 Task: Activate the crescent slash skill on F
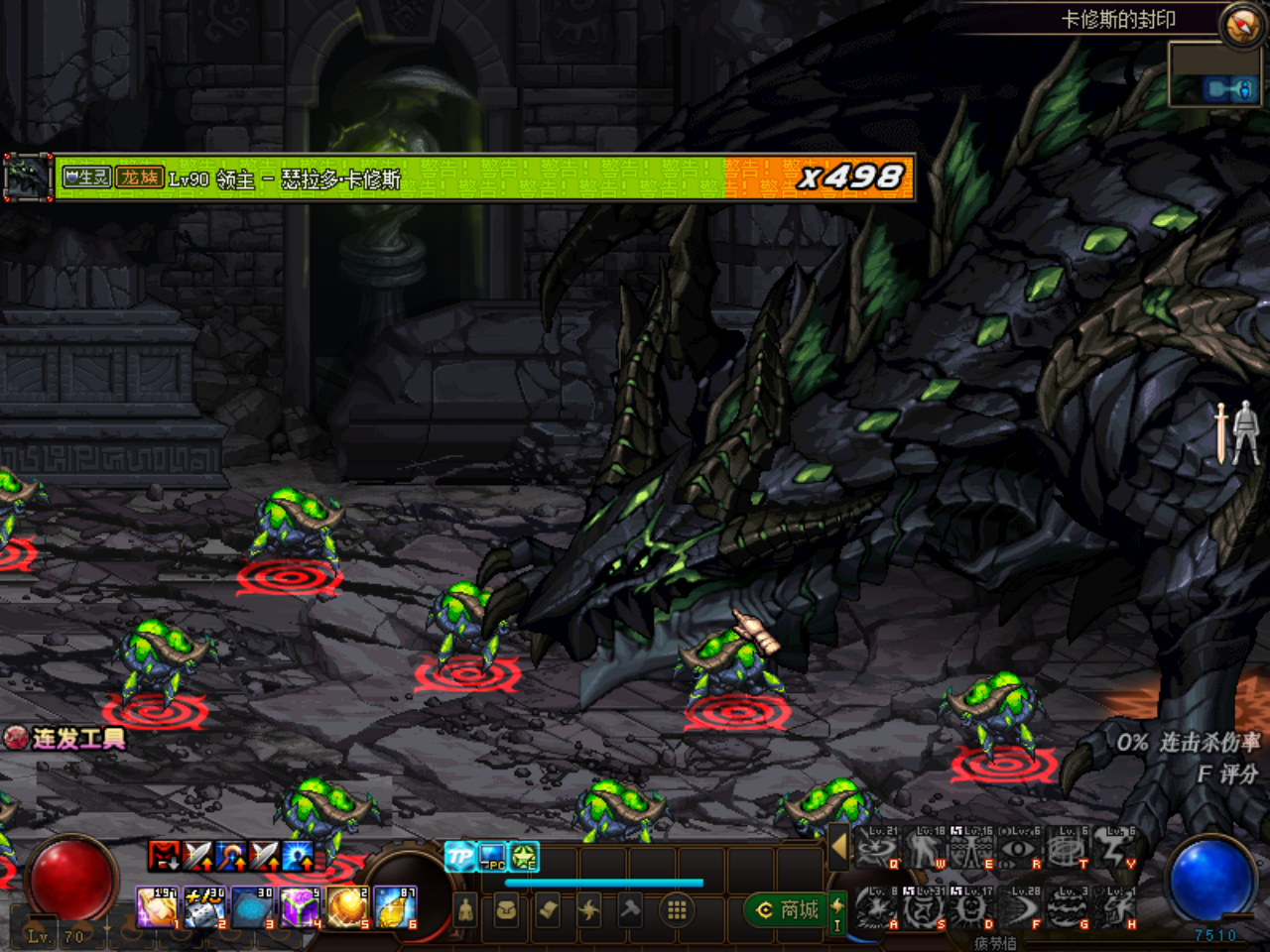pos(1018,907)
